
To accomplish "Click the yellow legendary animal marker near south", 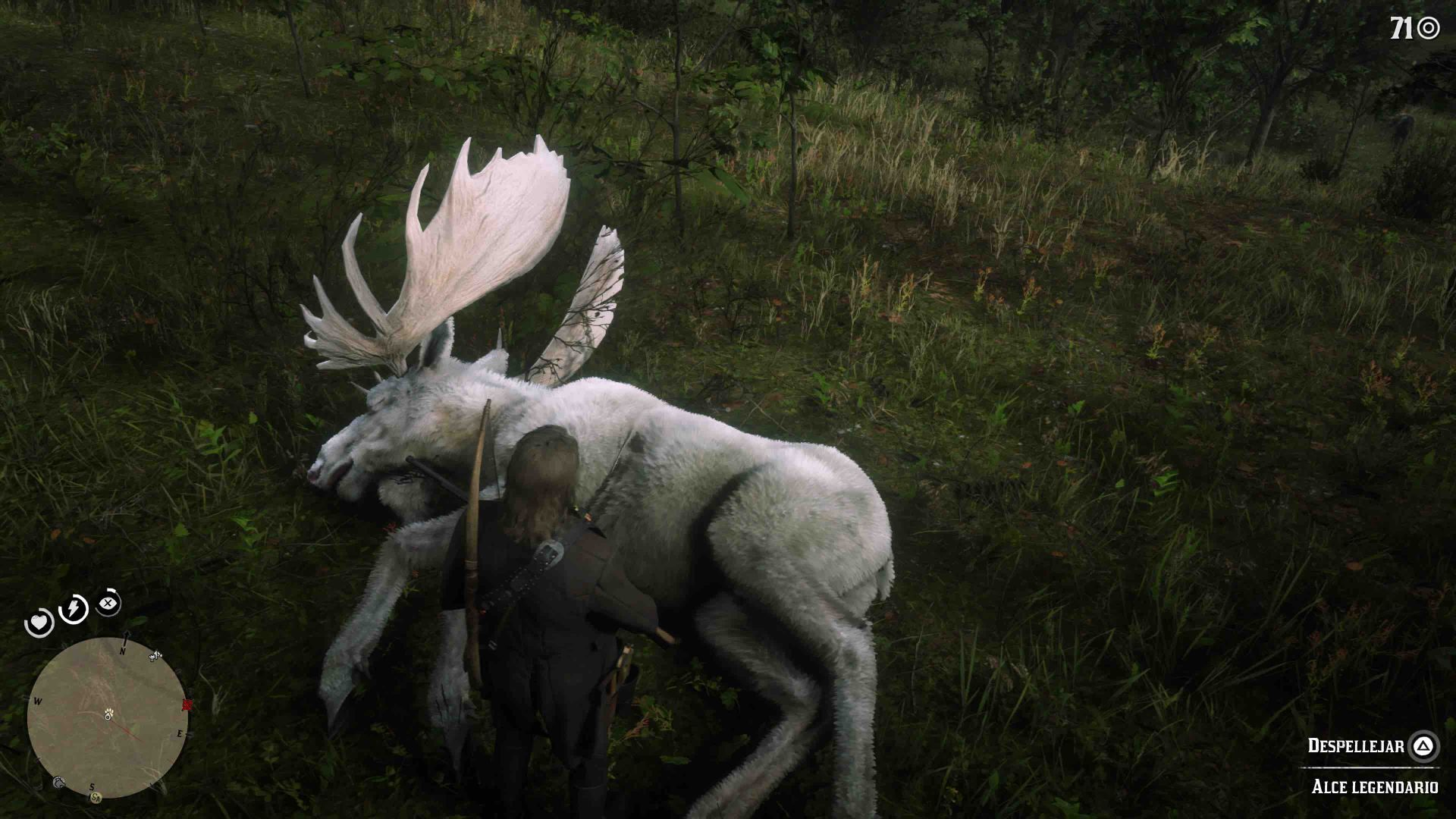I will click(x=96, y=796).
